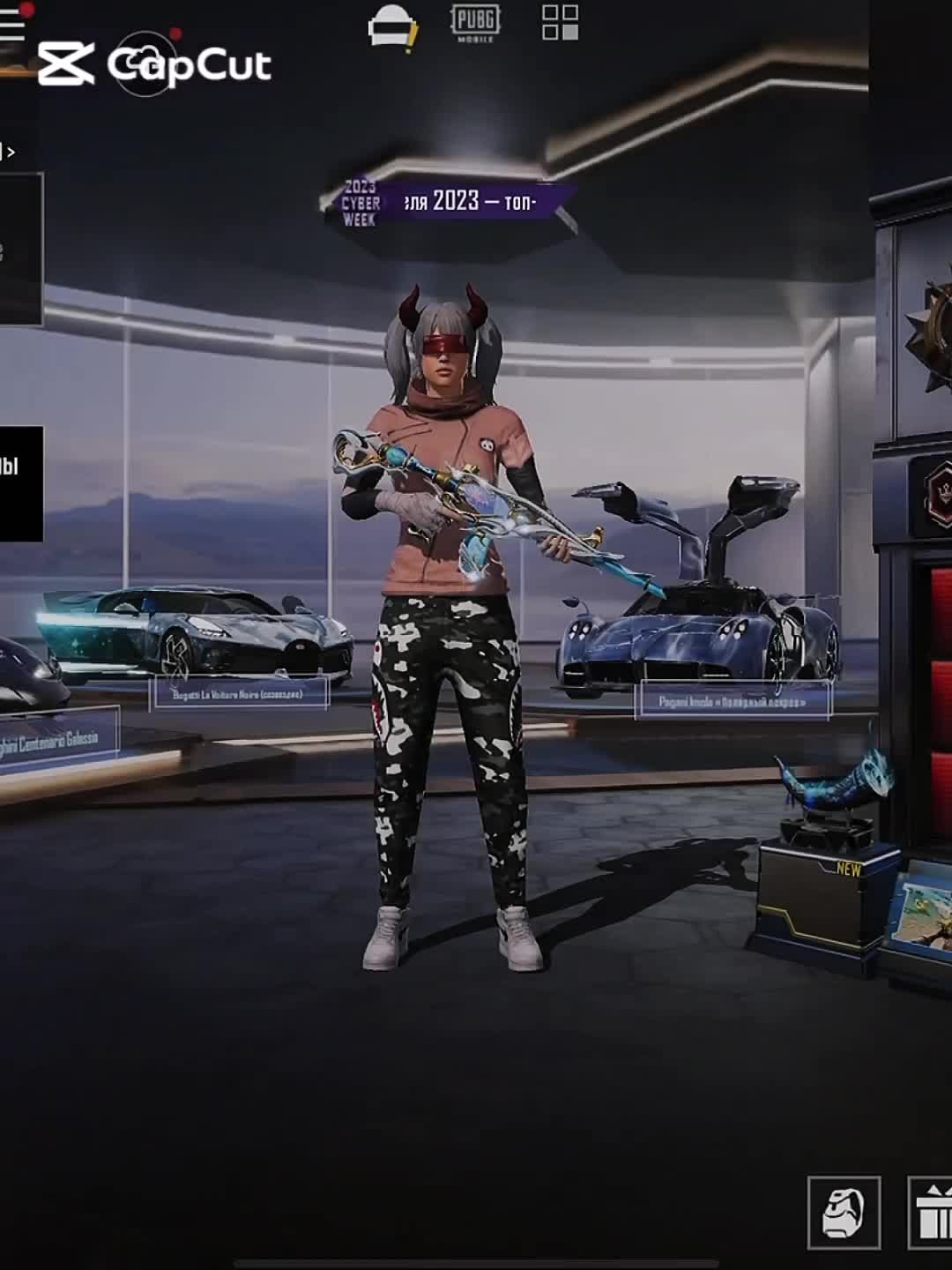Open the four-square grid menu
The image size is (952, 1270).
560,23
